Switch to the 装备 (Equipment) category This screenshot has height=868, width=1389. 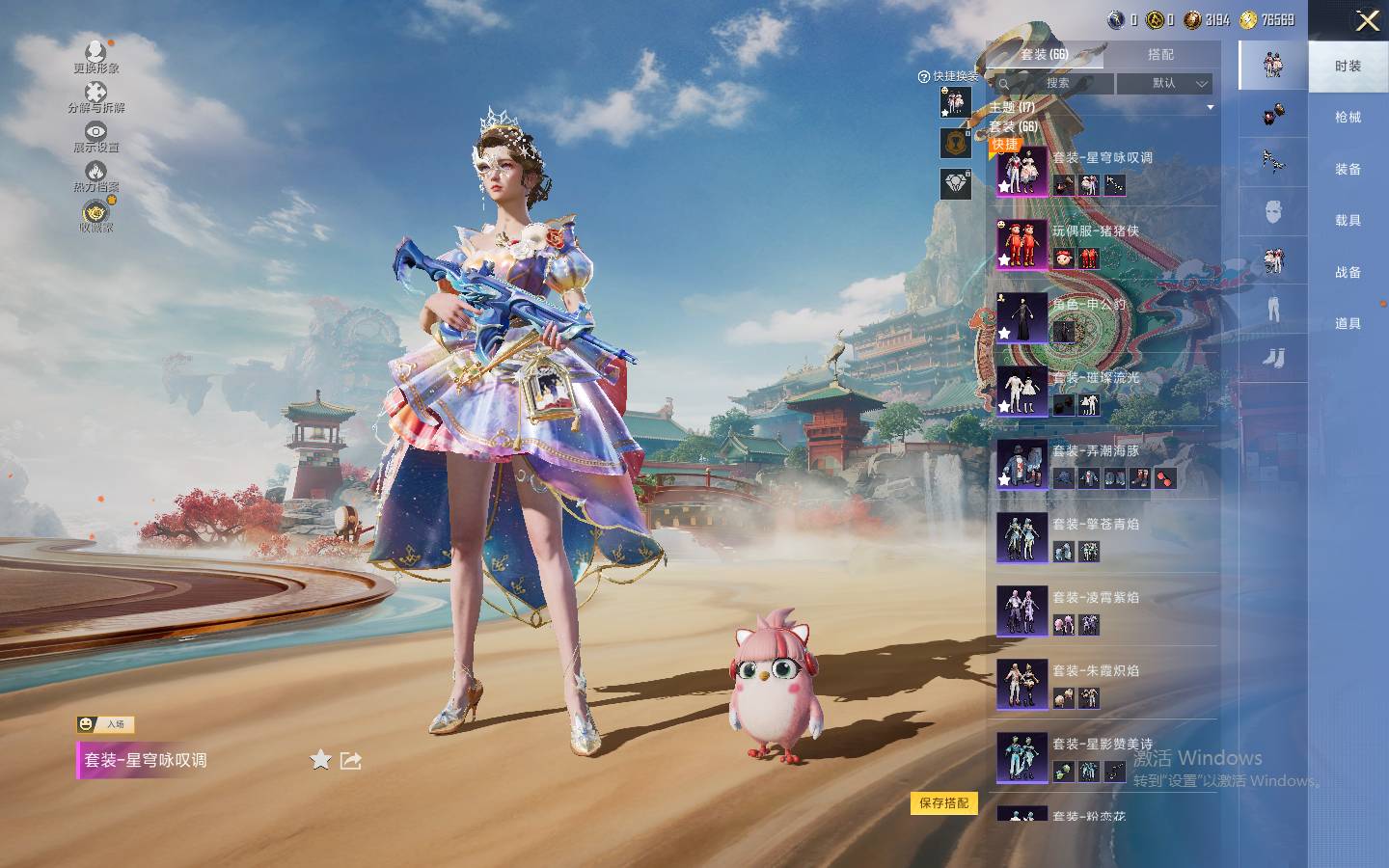(x=1348, y=170)
